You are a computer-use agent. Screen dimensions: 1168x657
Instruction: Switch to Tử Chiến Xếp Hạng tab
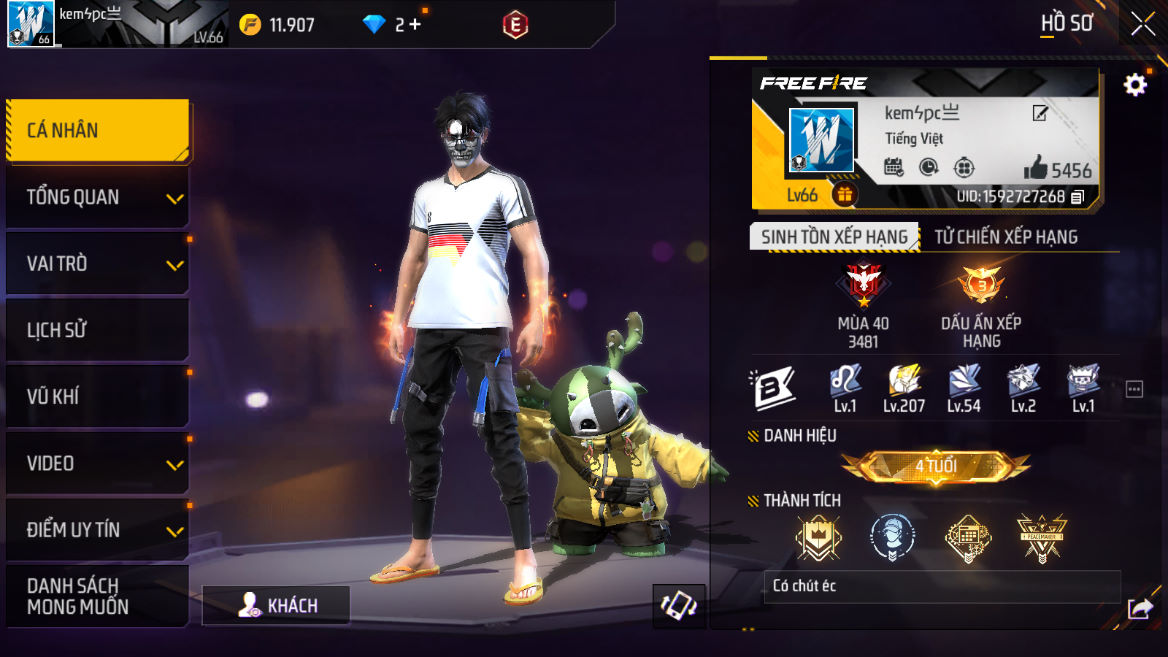[x=1006, y=237]
